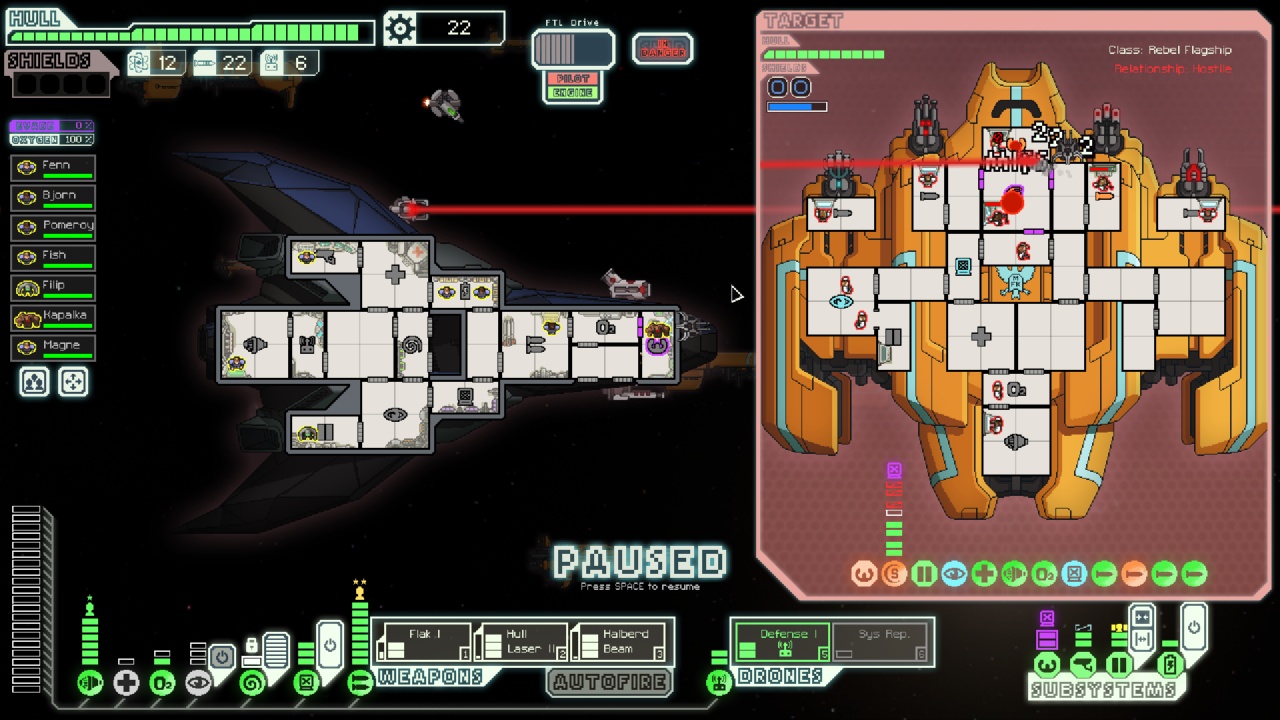Select the medbay cross system icon
The height and width of the screenshot is (720, 1280).
pos(126,683)
